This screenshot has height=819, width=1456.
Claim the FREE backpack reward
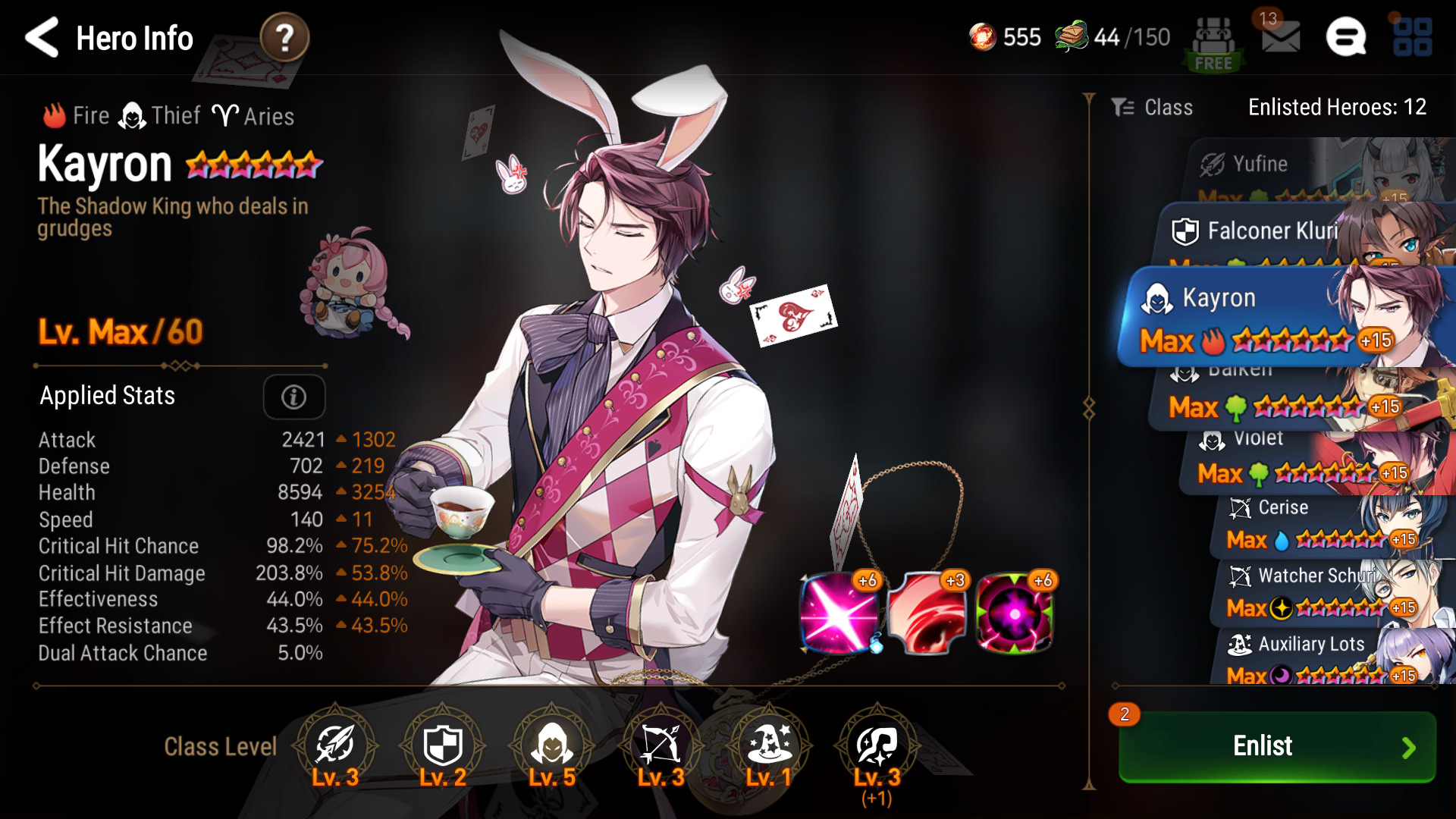click(1213, 44)
